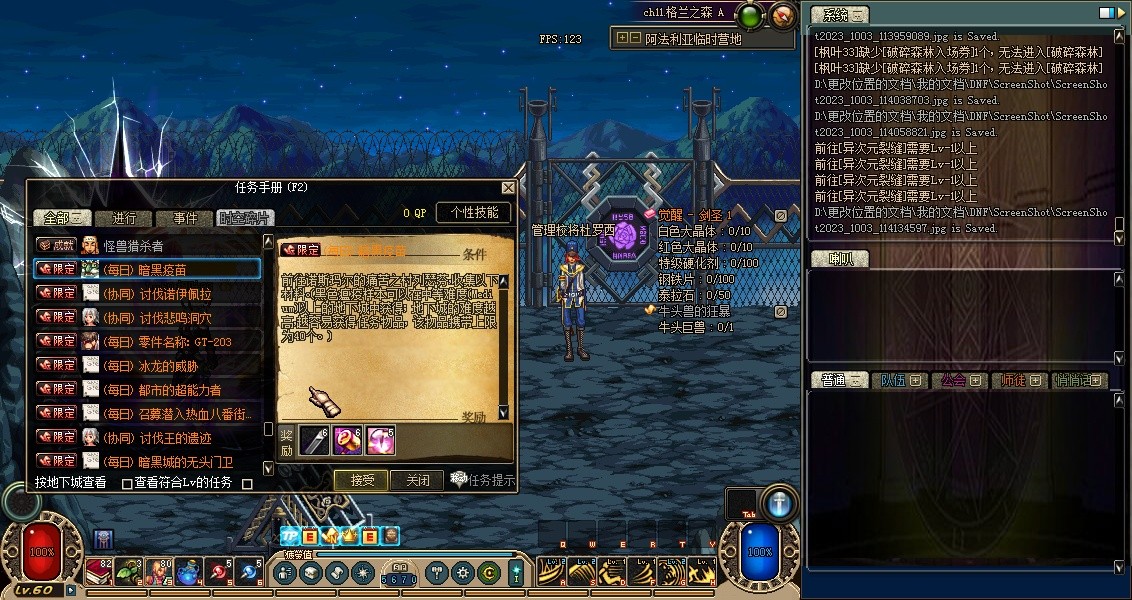The height and width of the screenshot is (600, 1132).
Task: Click the 关闭 button in the quest log
Action: coord(417,480)
